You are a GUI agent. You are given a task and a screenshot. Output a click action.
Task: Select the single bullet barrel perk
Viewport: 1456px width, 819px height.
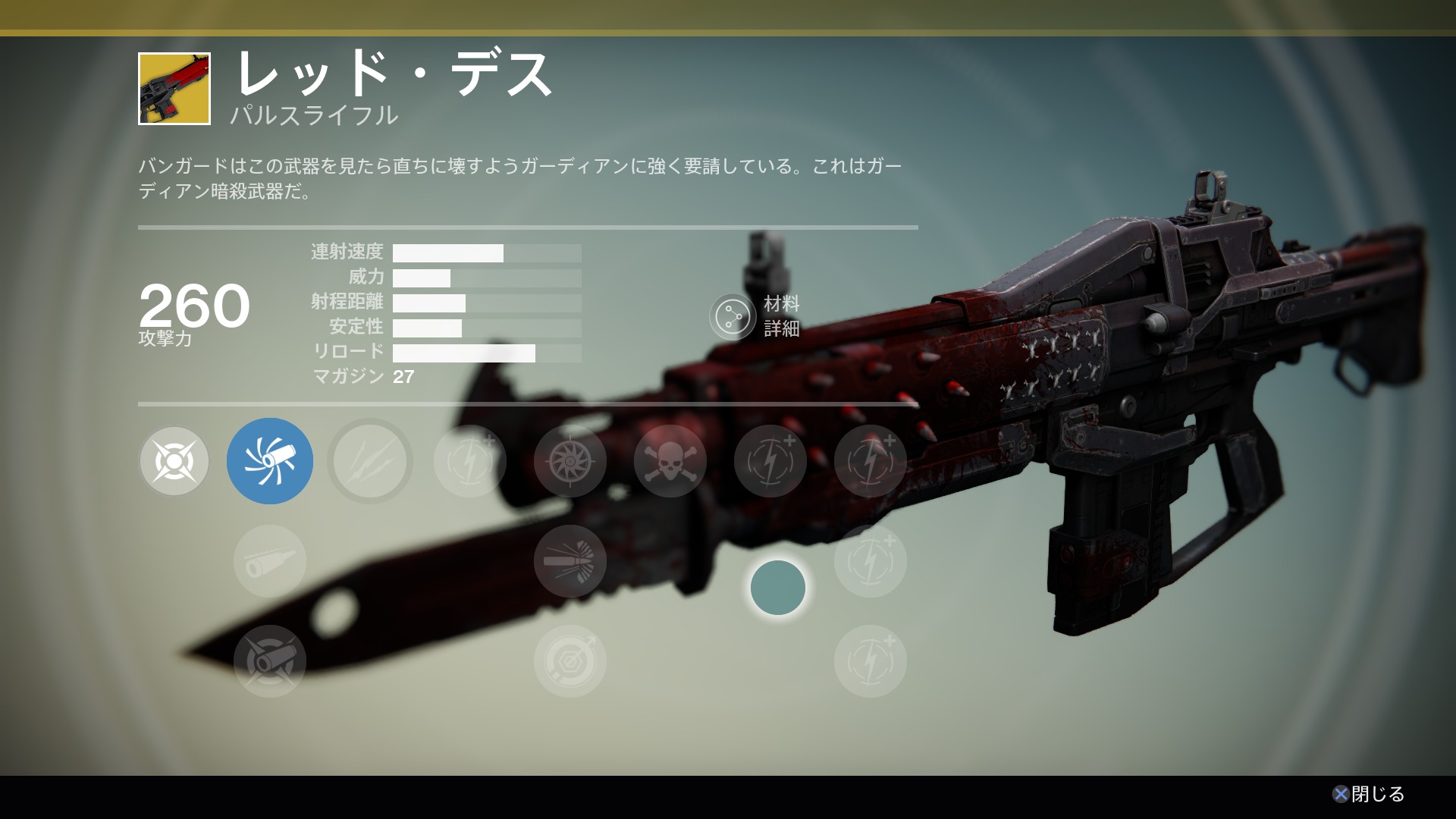270,561
